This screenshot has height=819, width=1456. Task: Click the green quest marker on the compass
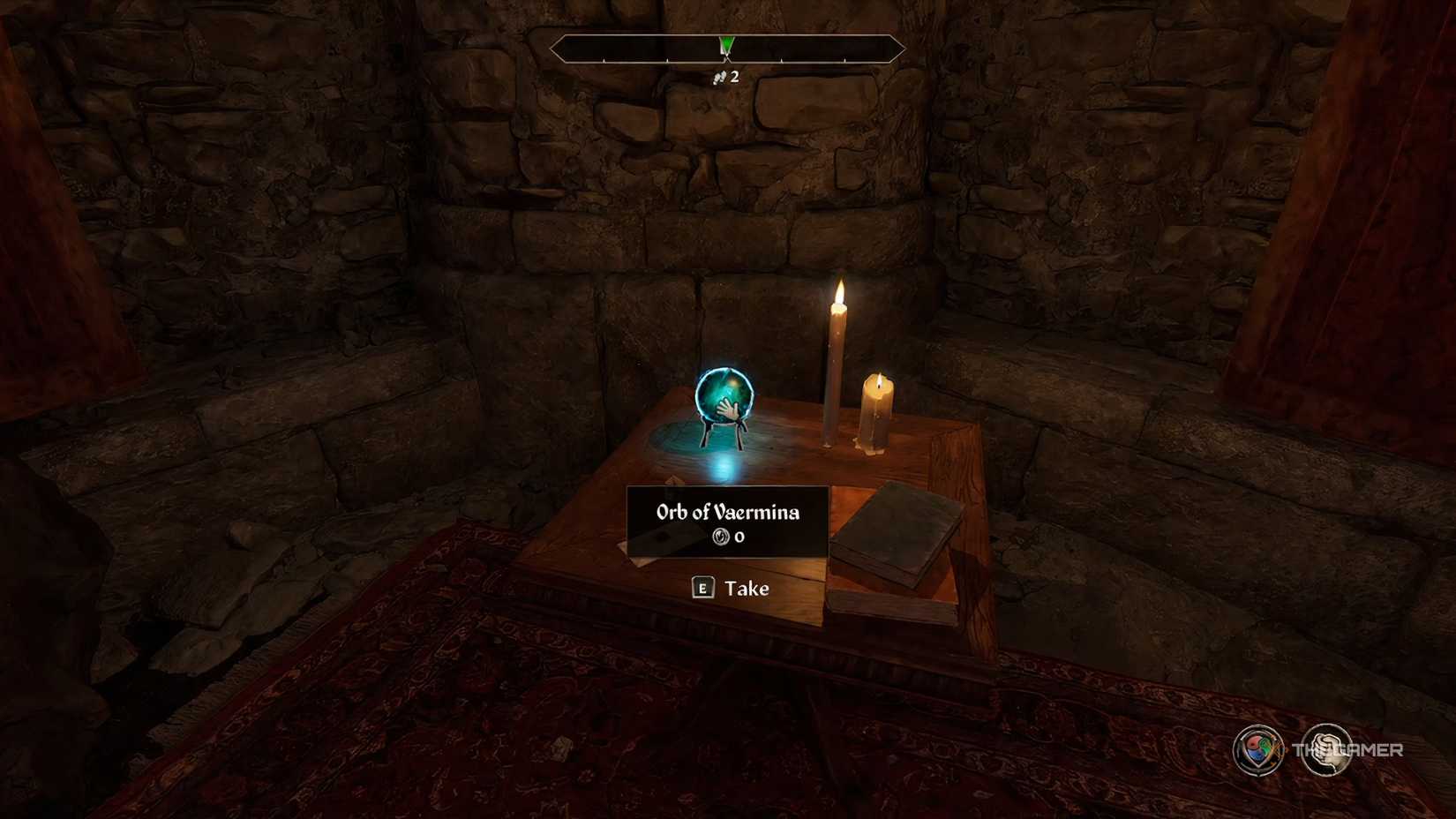727,44
